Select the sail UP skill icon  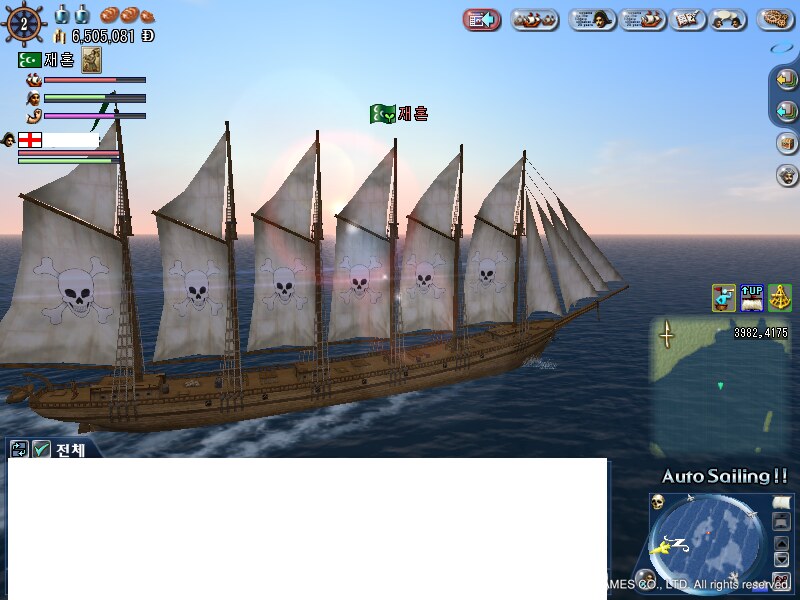tap(751, 297)
